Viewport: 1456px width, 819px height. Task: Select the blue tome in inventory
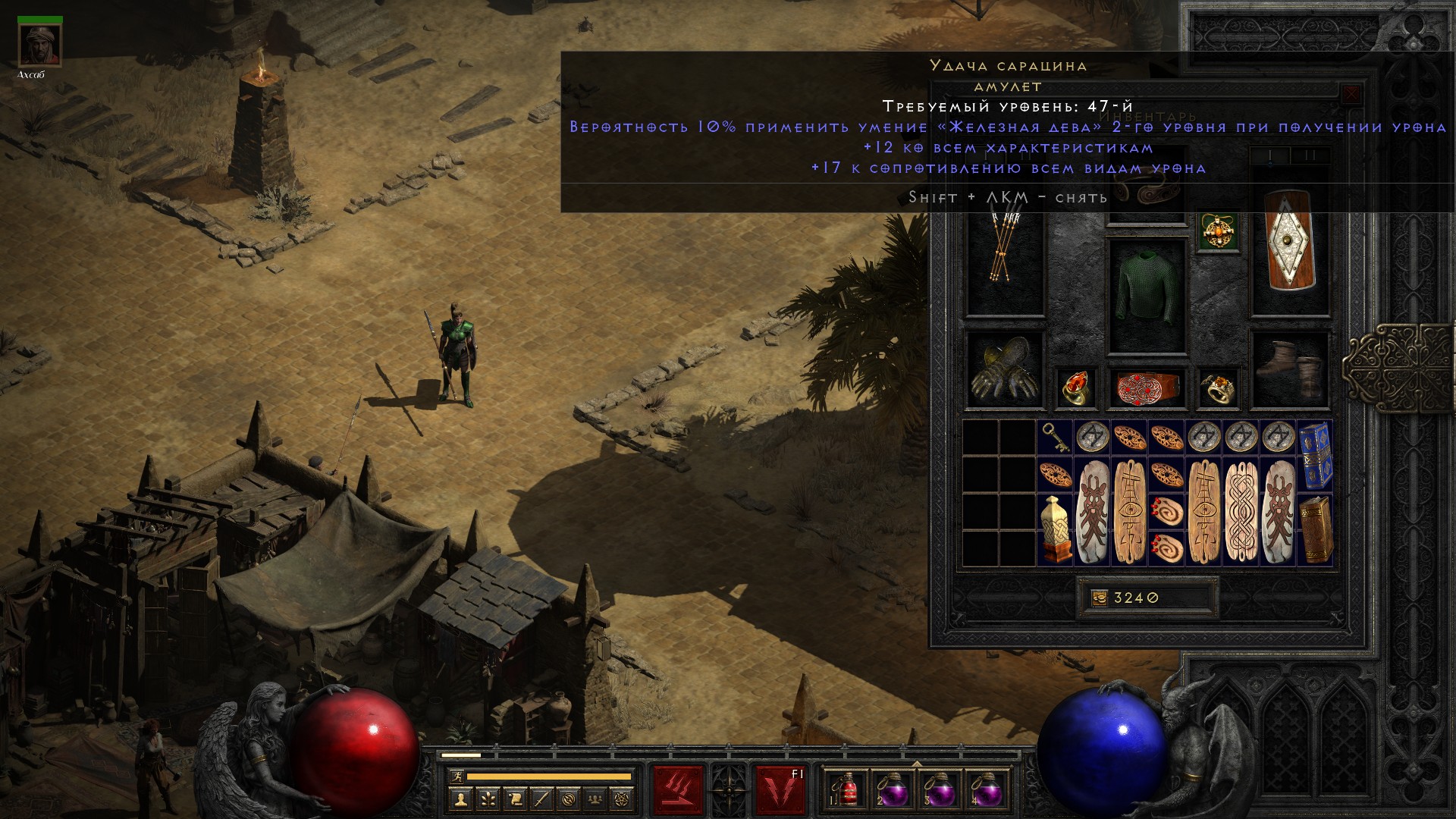(x=1315, y=456)
